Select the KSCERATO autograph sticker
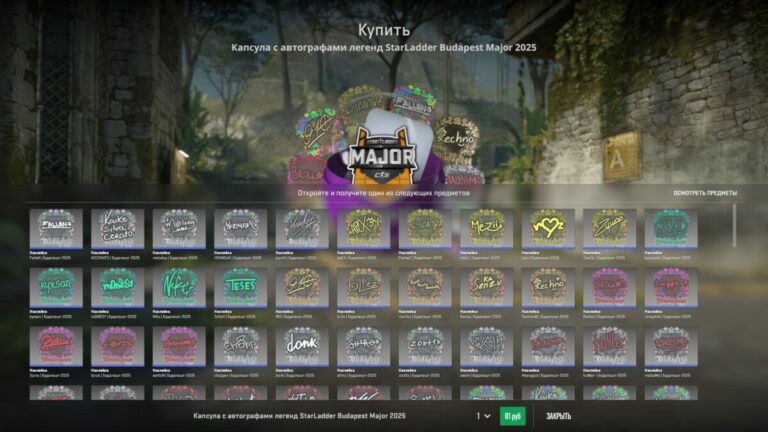The image size is (768, 432). coord(118,228)
